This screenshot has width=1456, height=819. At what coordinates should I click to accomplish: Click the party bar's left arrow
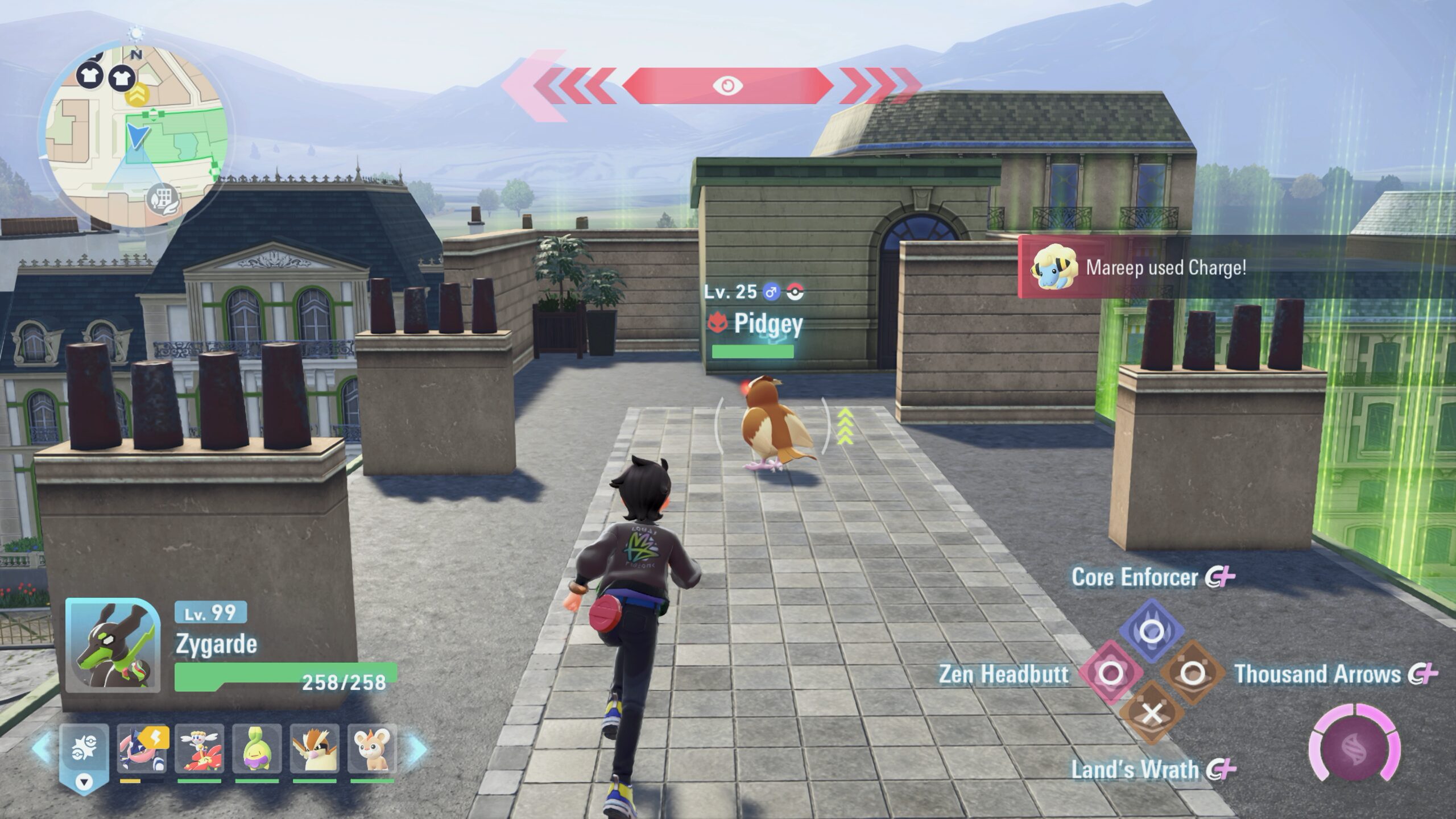tap(43, 748)
